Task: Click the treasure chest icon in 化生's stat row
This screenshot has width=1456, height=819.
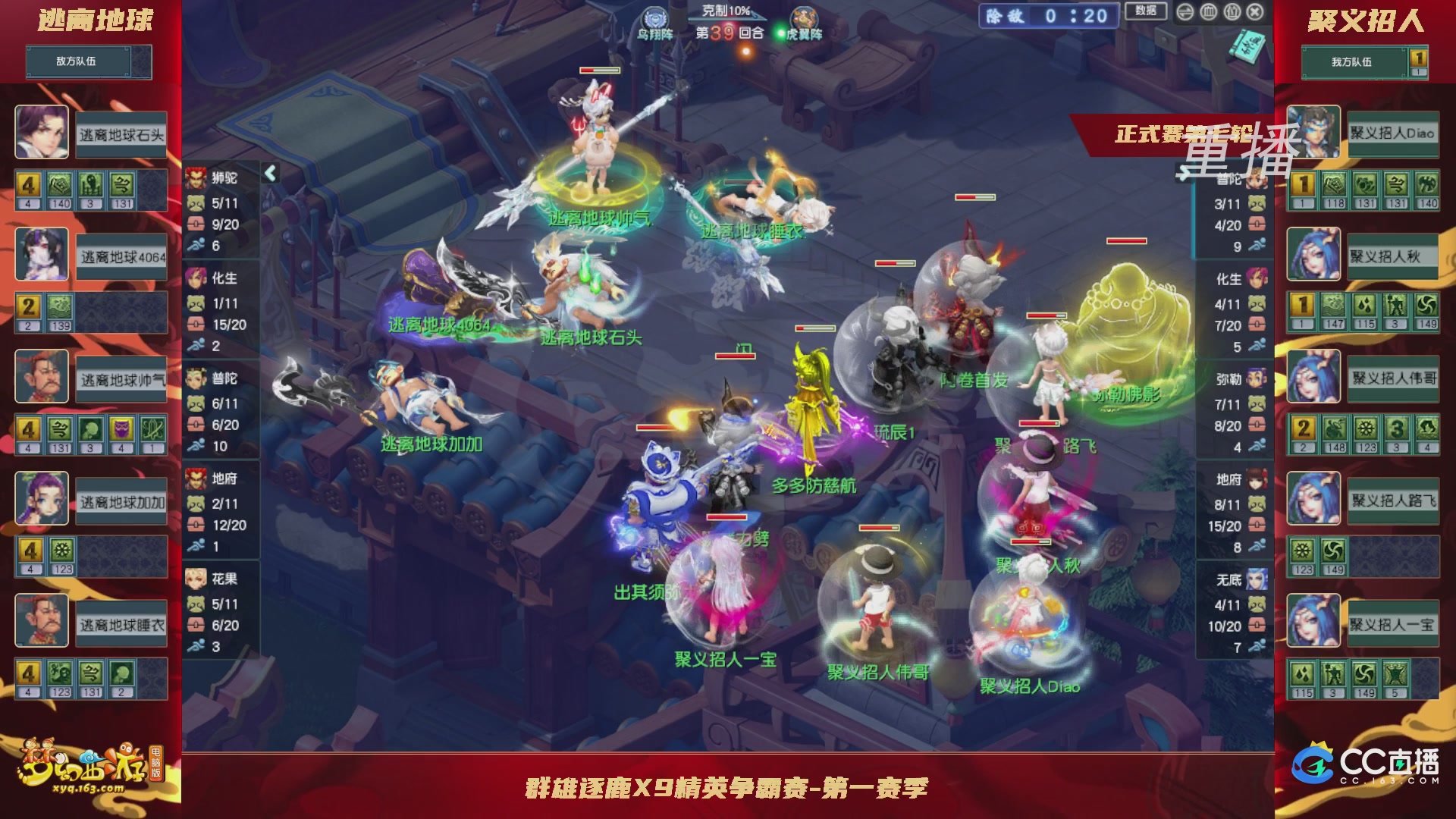Action: [196, 325]
